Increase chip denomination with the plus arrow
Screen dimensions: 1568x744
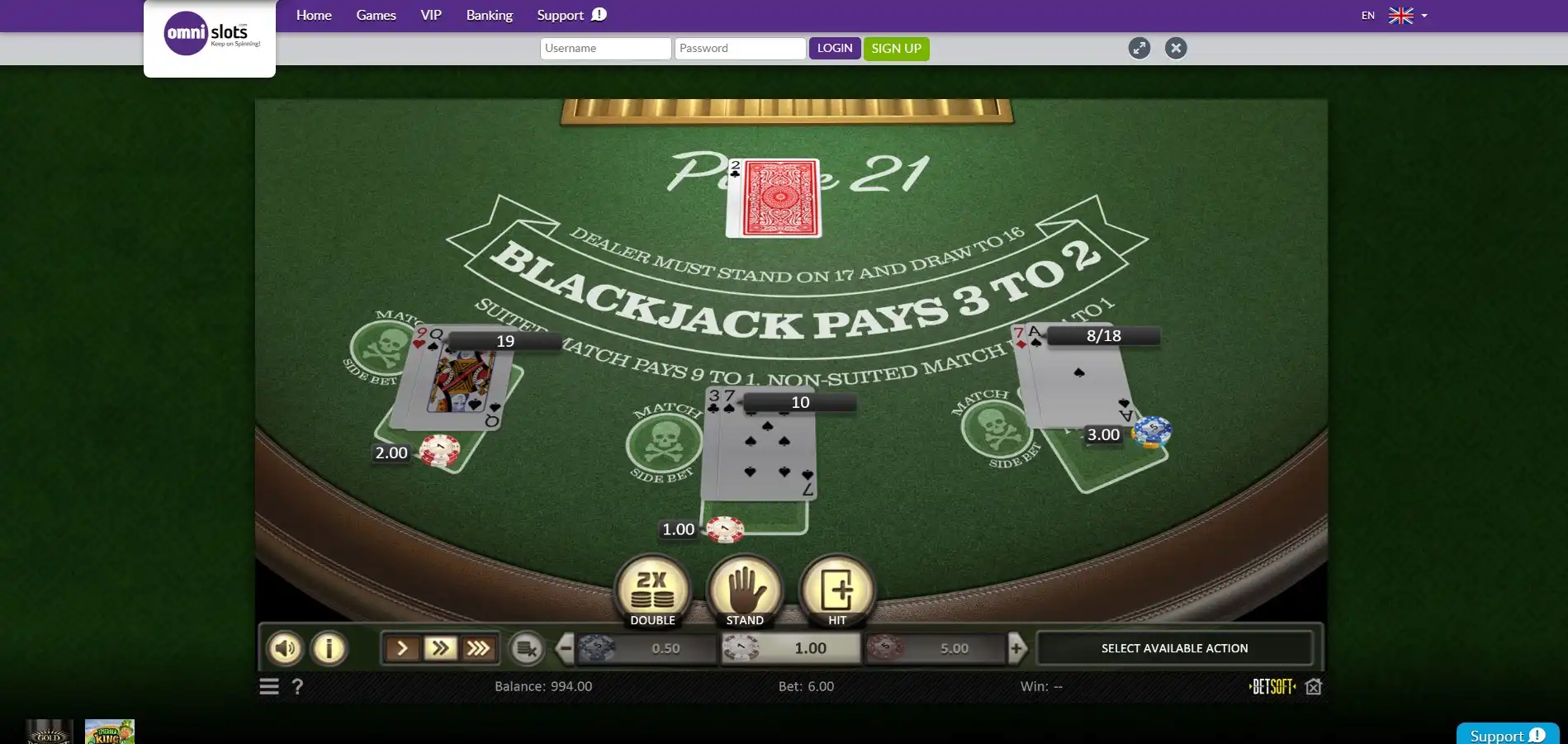coord(1017,648)
